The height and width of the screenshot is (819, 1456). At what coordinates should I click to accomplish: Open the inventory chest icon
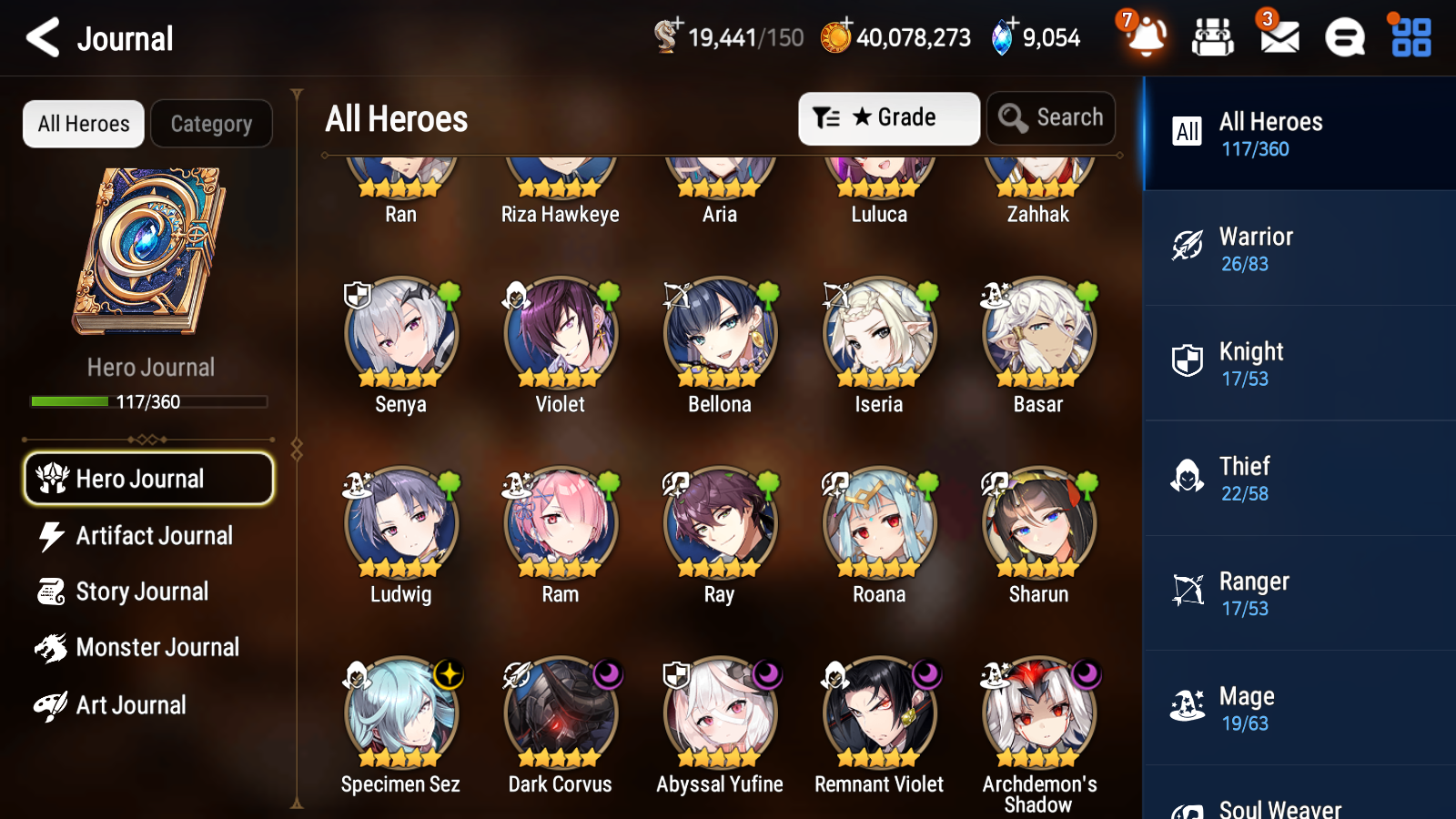[1213, 38]
